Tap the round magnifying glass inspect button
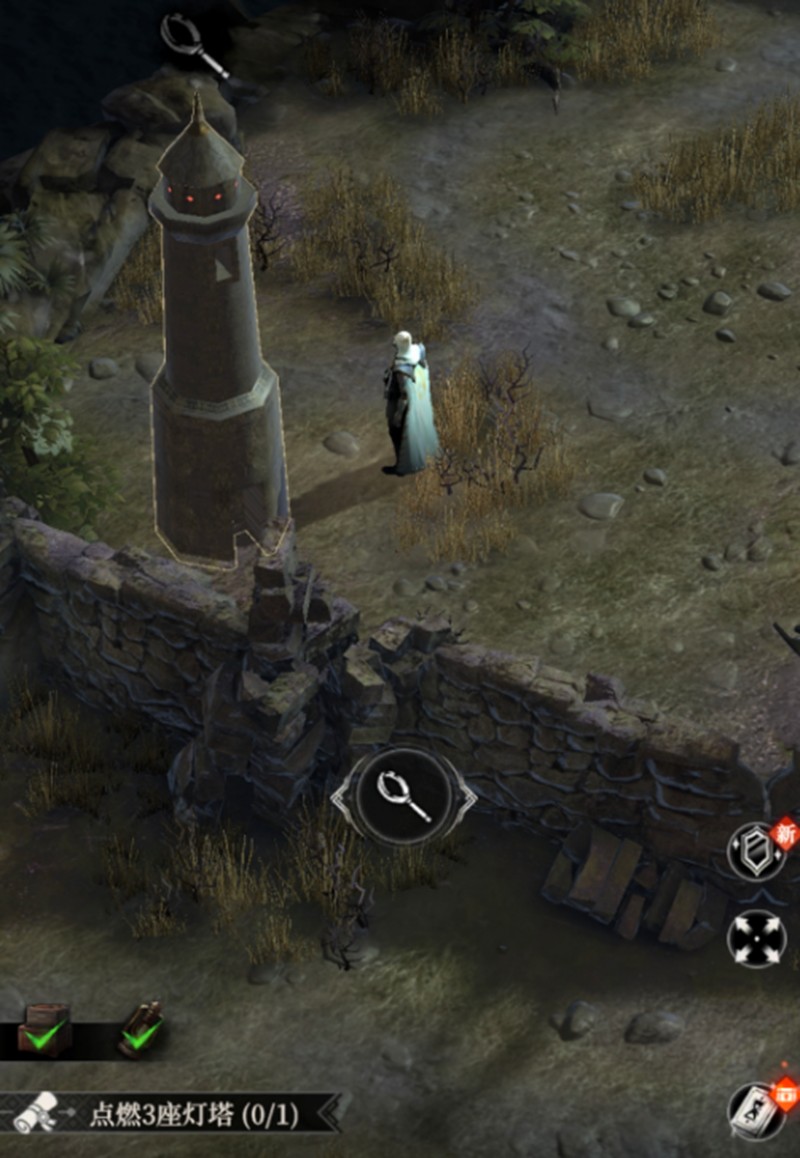Screen dimensions: 800x1158 pos(404,797)
